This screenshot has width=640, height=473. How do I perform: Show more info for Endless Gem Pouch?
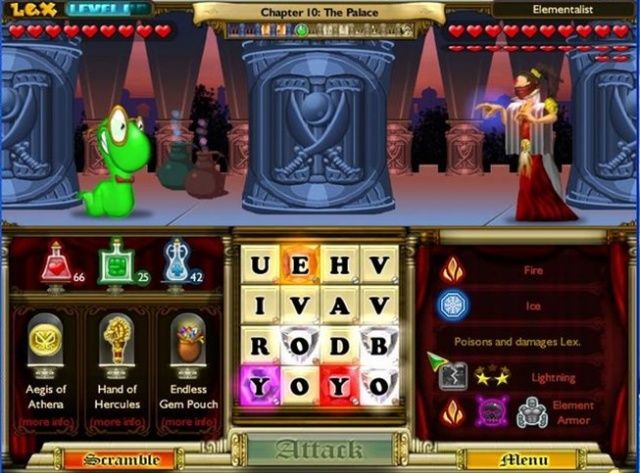(187, 423)
